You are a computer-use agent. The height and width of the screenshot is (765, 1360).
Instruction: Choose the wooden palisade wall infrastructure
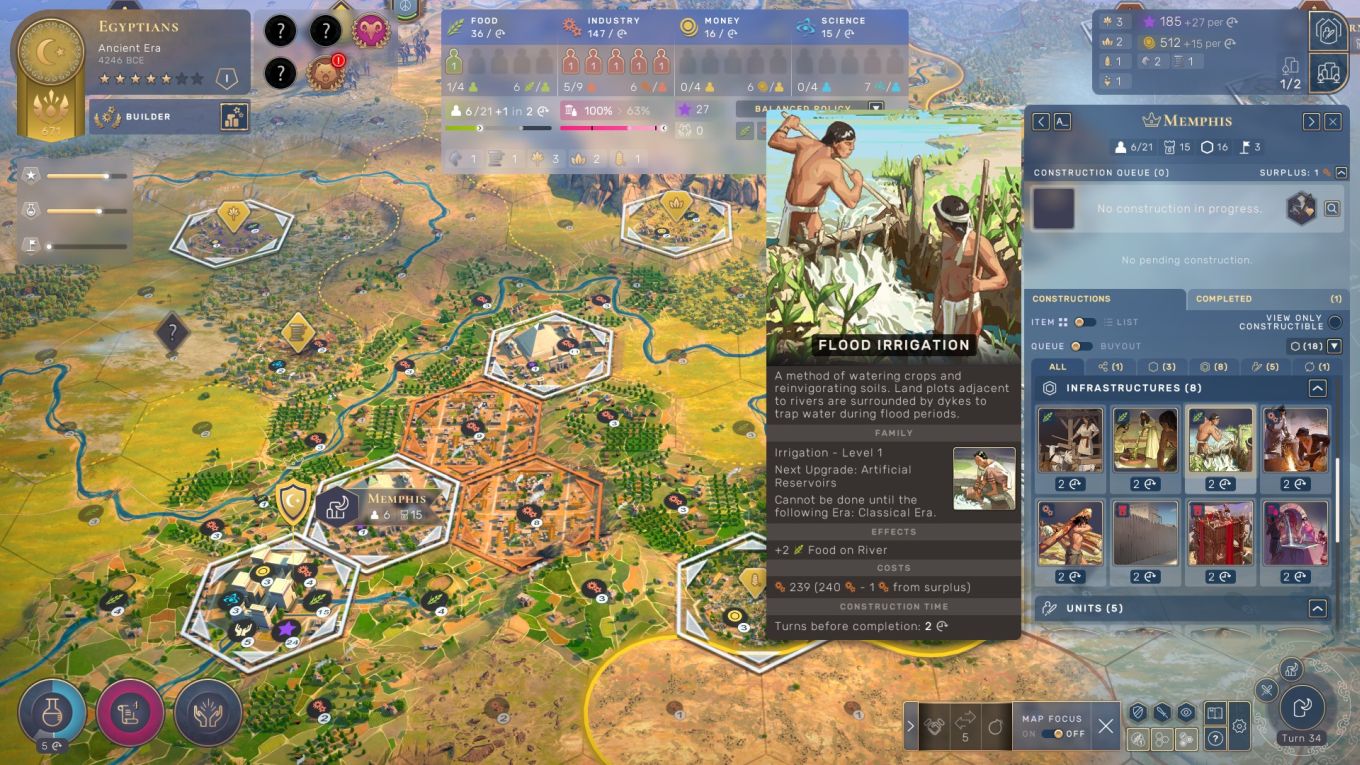point(1145,533)
